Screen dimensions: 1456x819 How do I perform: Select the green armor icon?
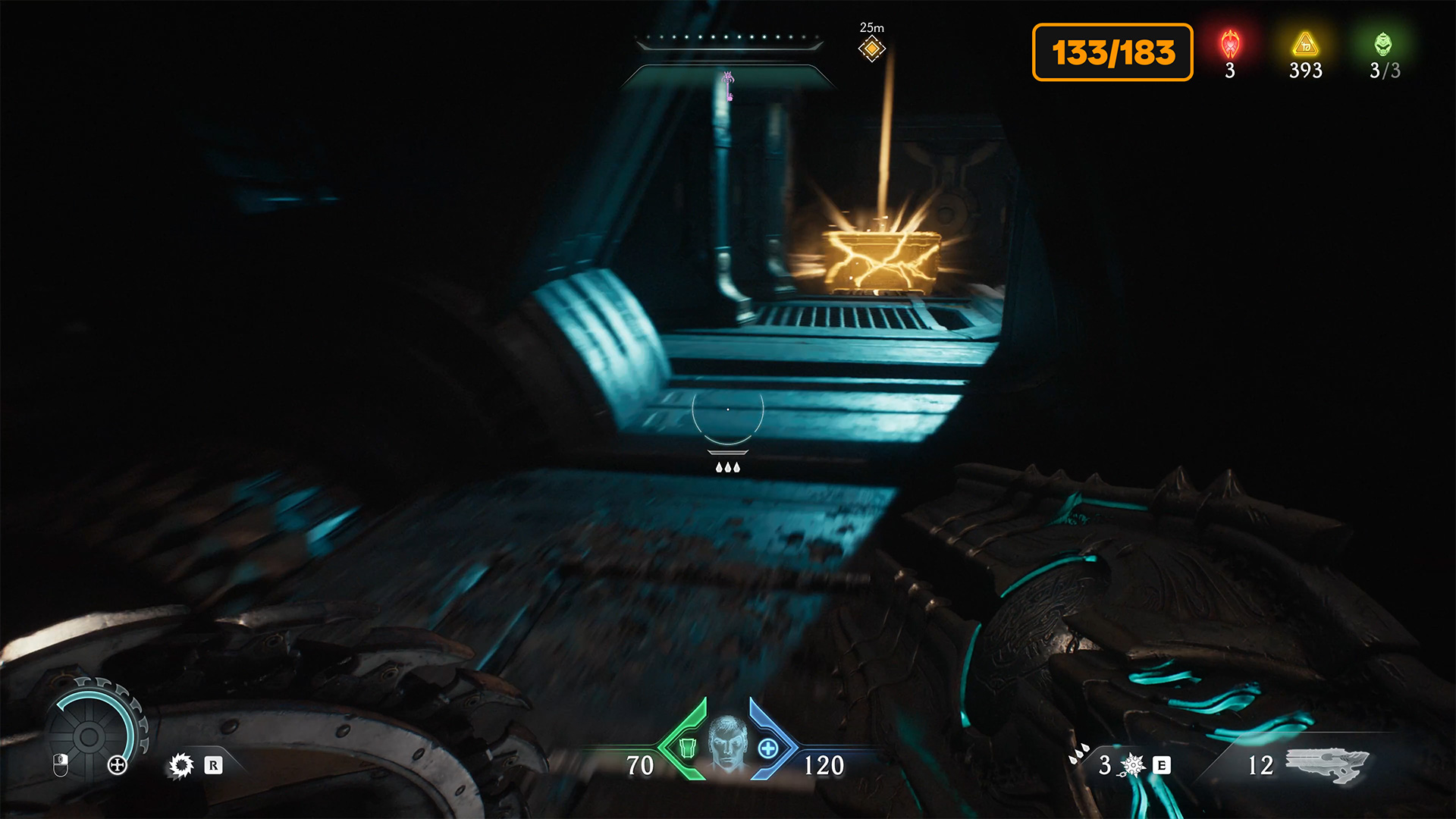pyautogui.click(x=688, y=748)
